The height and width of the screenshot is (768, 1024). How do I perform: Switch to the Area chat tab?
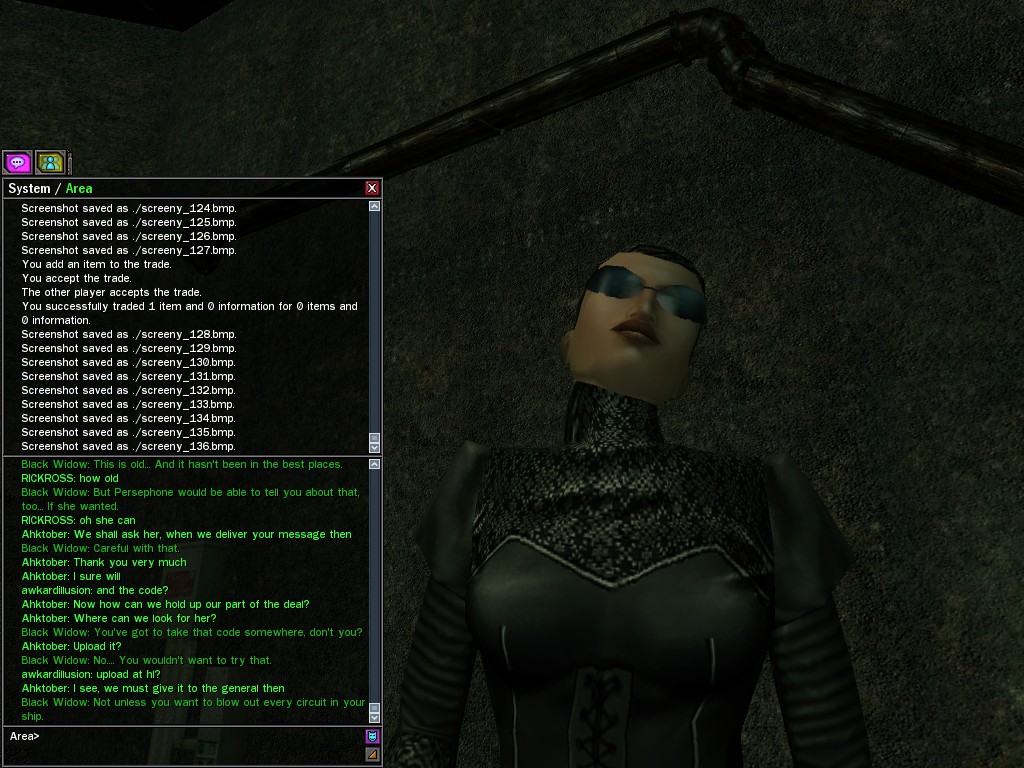pos(79,188)
